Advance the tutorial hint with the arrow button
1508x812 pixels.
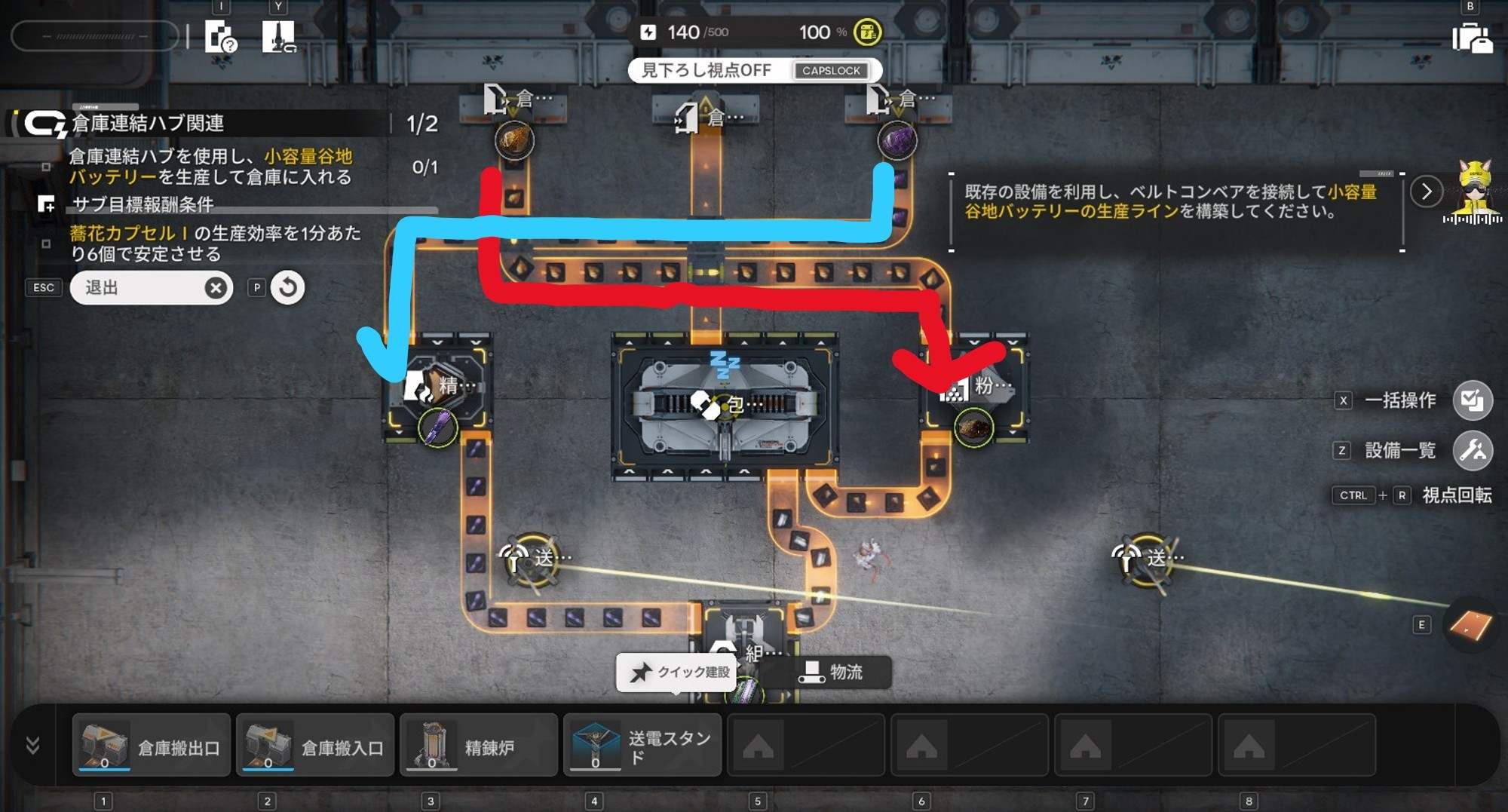tap(1426, 192)
